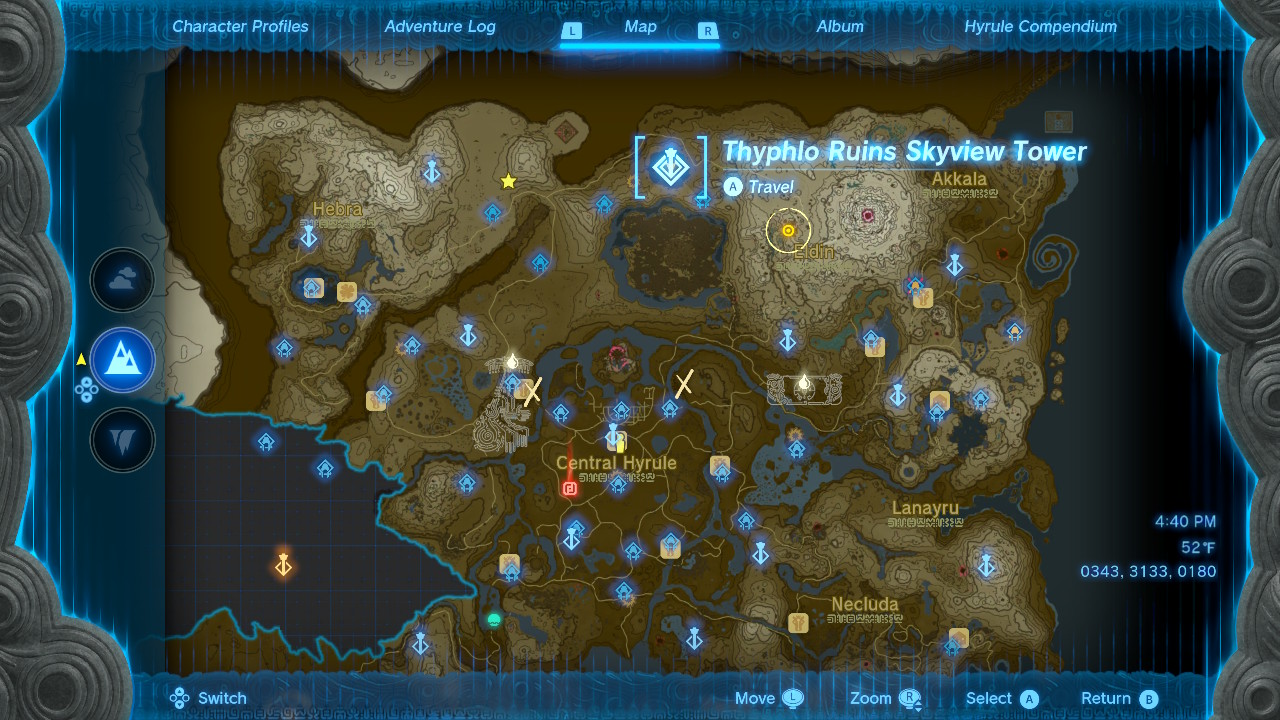
Task: Switch to the Sky map layer
Action: pyautogui.click(x=122, y=280)
